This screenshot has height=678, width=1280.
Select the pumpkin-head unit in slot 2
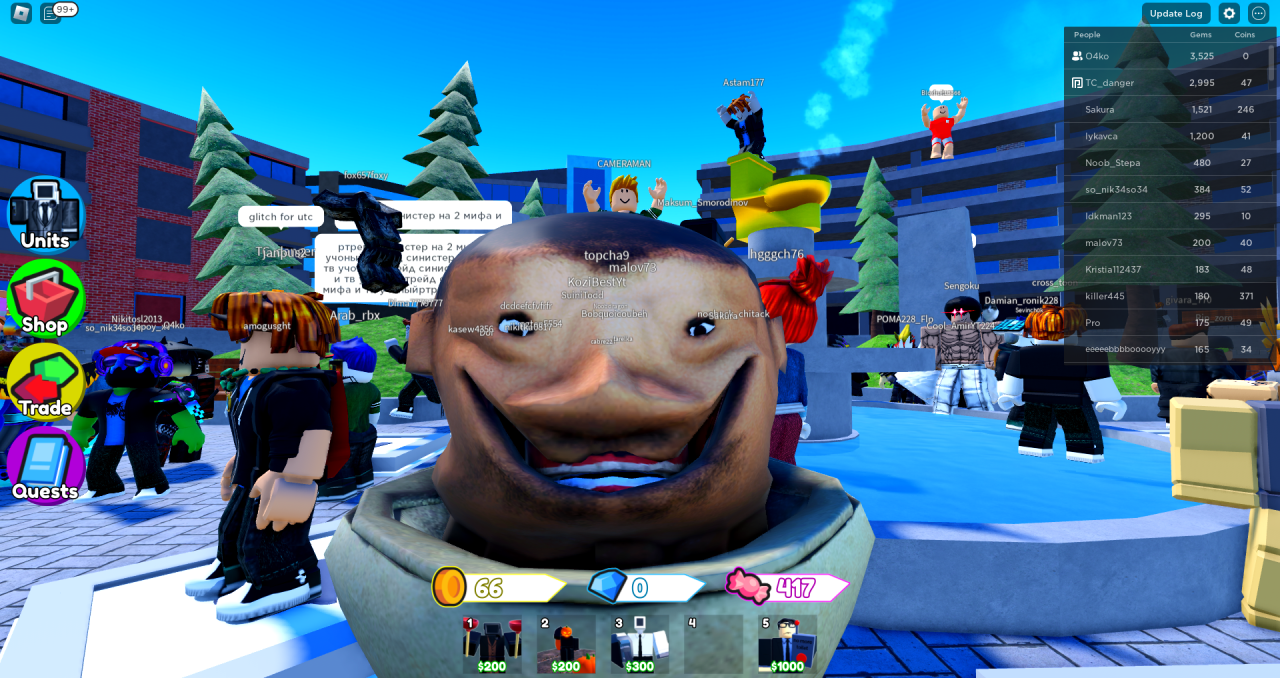point(566,643)
